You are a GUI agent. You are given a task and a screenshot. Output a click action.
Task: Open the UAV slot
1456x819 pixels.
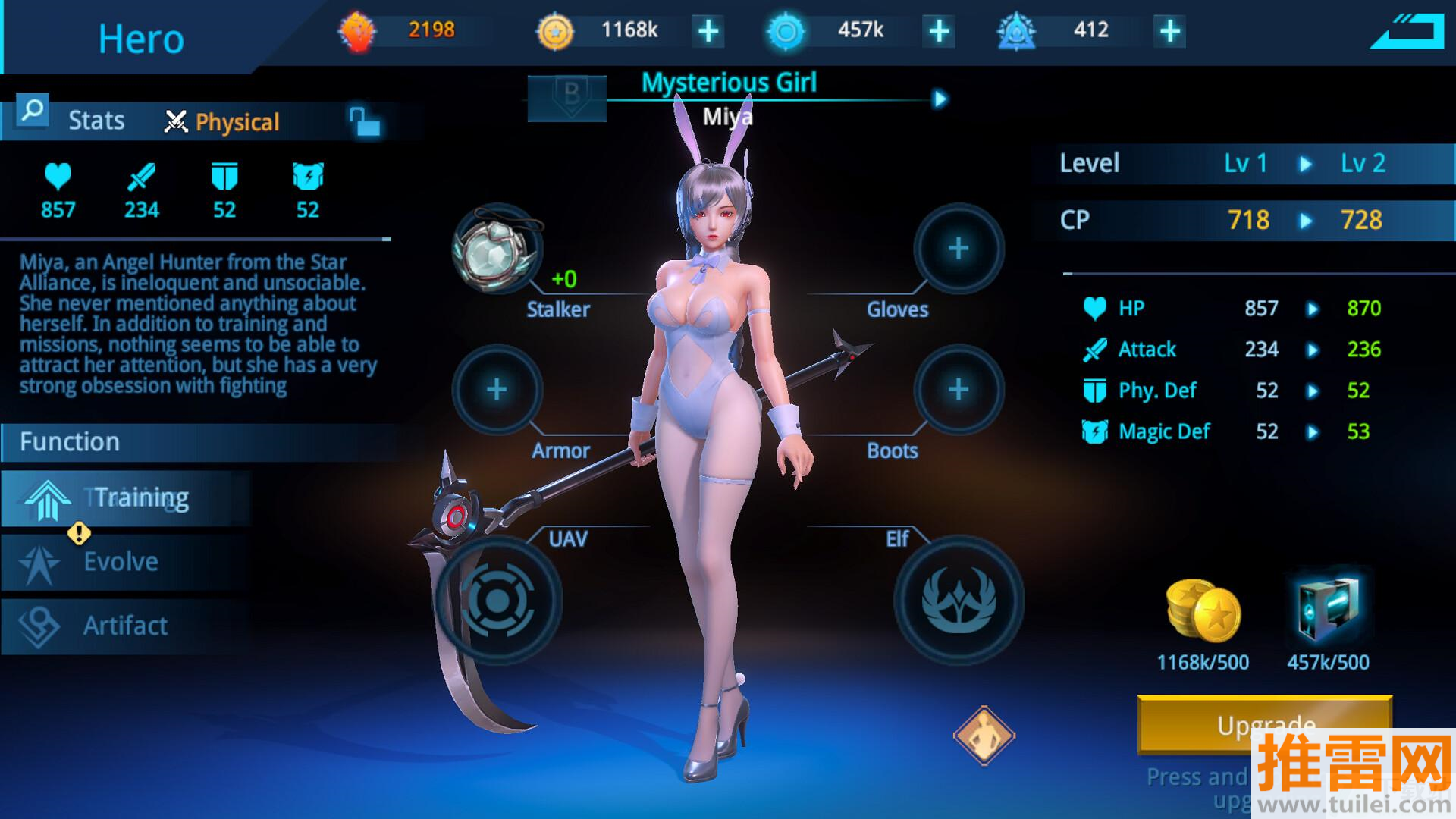pyautogui.click(x=498, y=601)
